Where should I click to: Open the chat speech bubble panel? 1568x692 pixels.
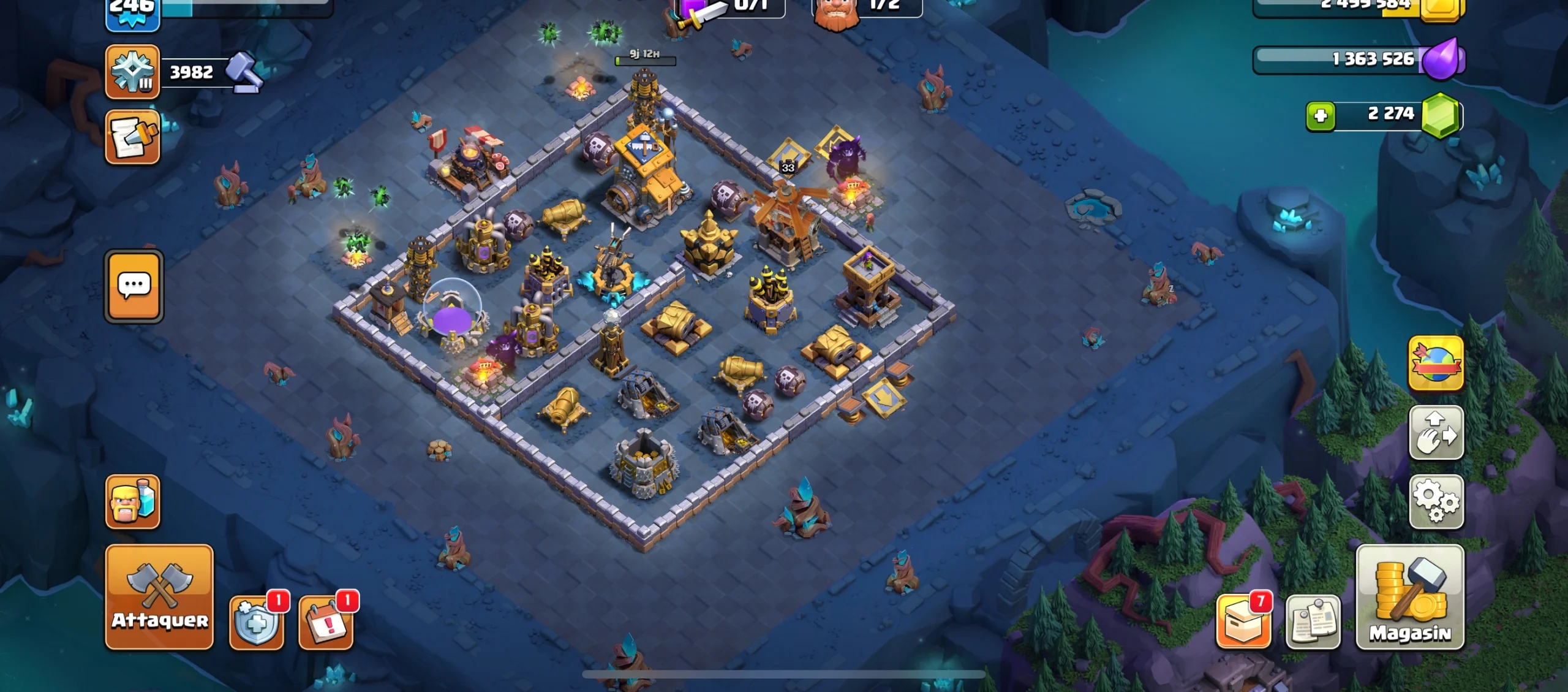click(134, 286)
